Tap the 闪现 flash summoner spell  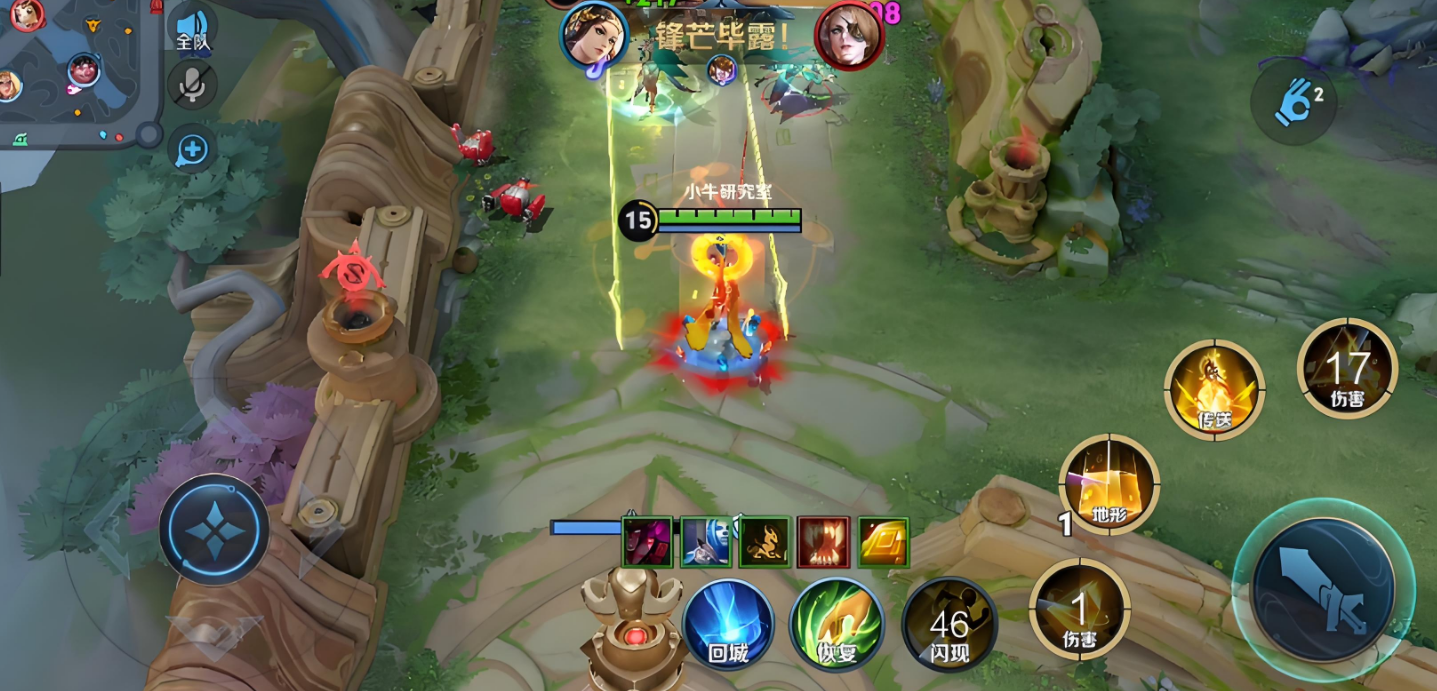pyautogui.click(x=948, y=625)
